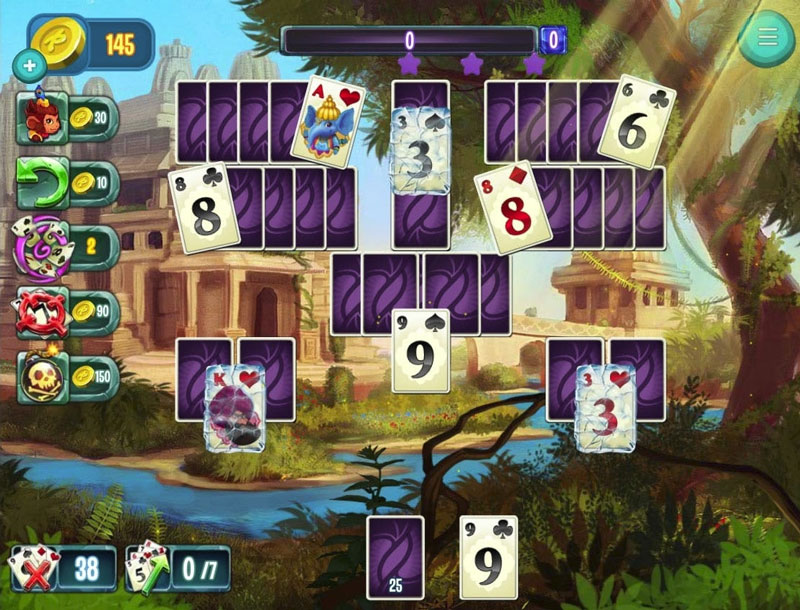The image size is (800, 610).
Task: Add more coins with the plus button
Action: pos(29,67)
